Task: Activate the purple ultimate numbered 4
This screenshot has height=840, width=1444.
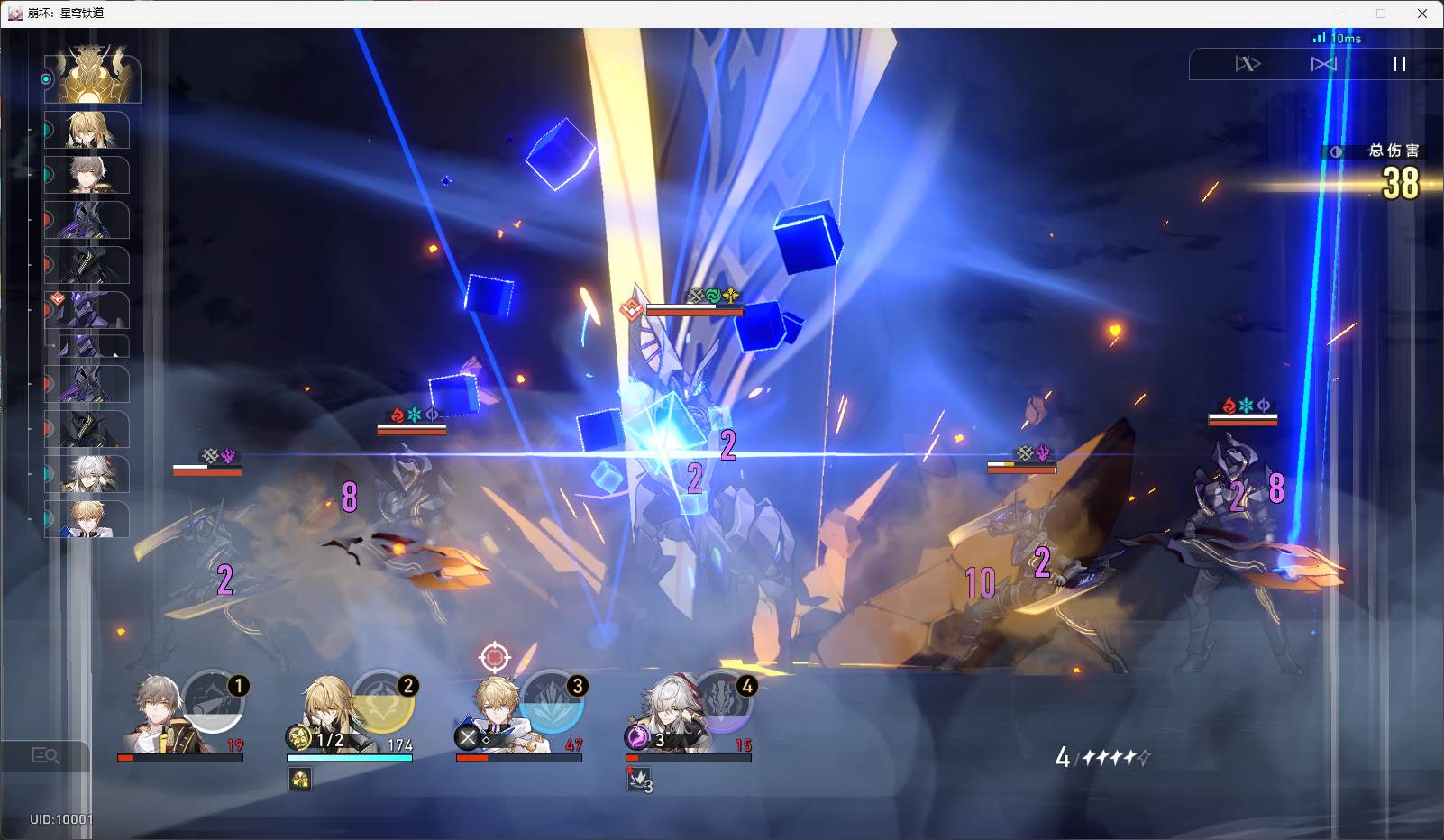Action: click(721, 700)
